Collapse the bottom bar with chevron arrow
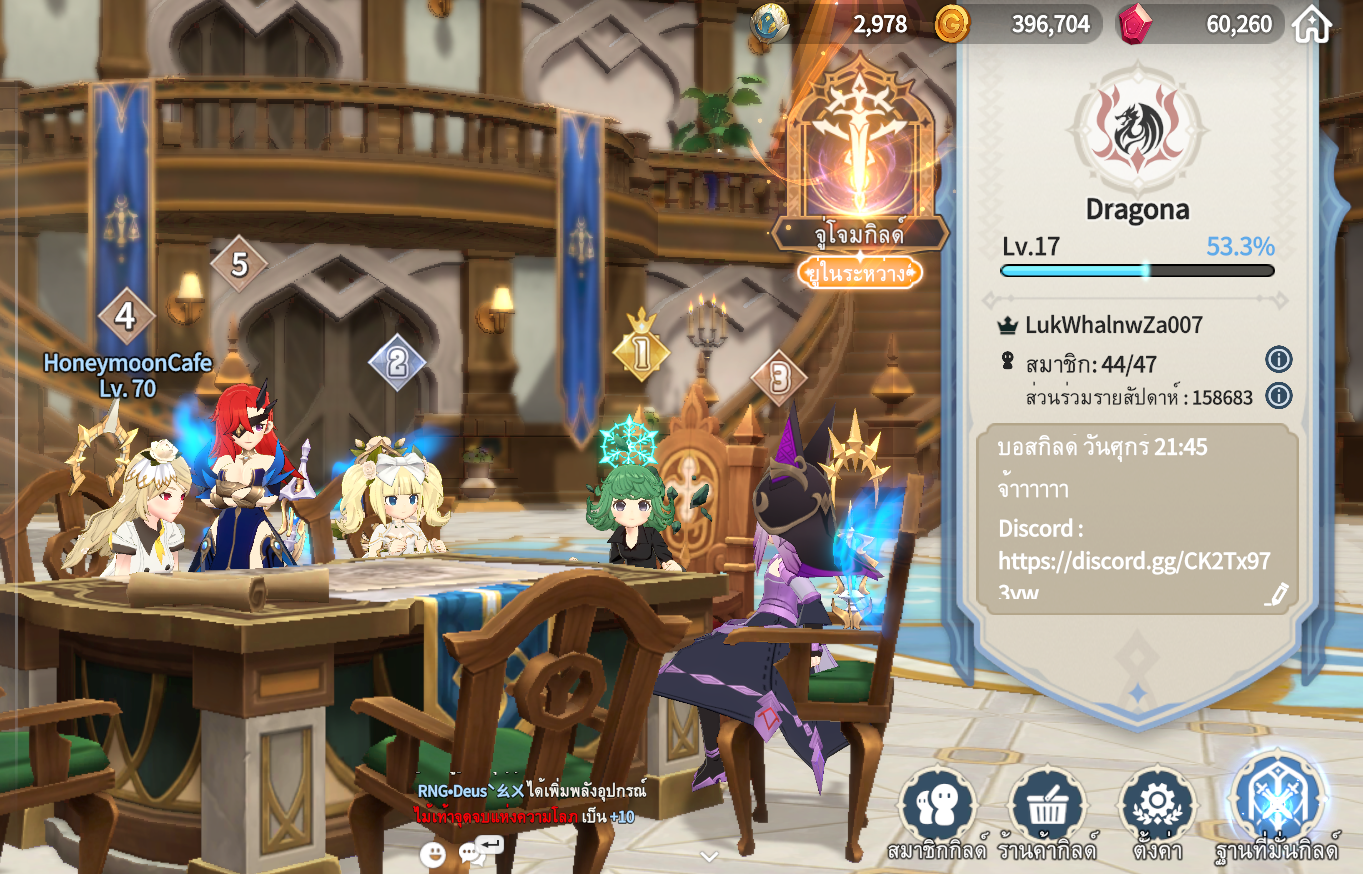Screen dimensions: 1363x874 [x=709, y=856]
